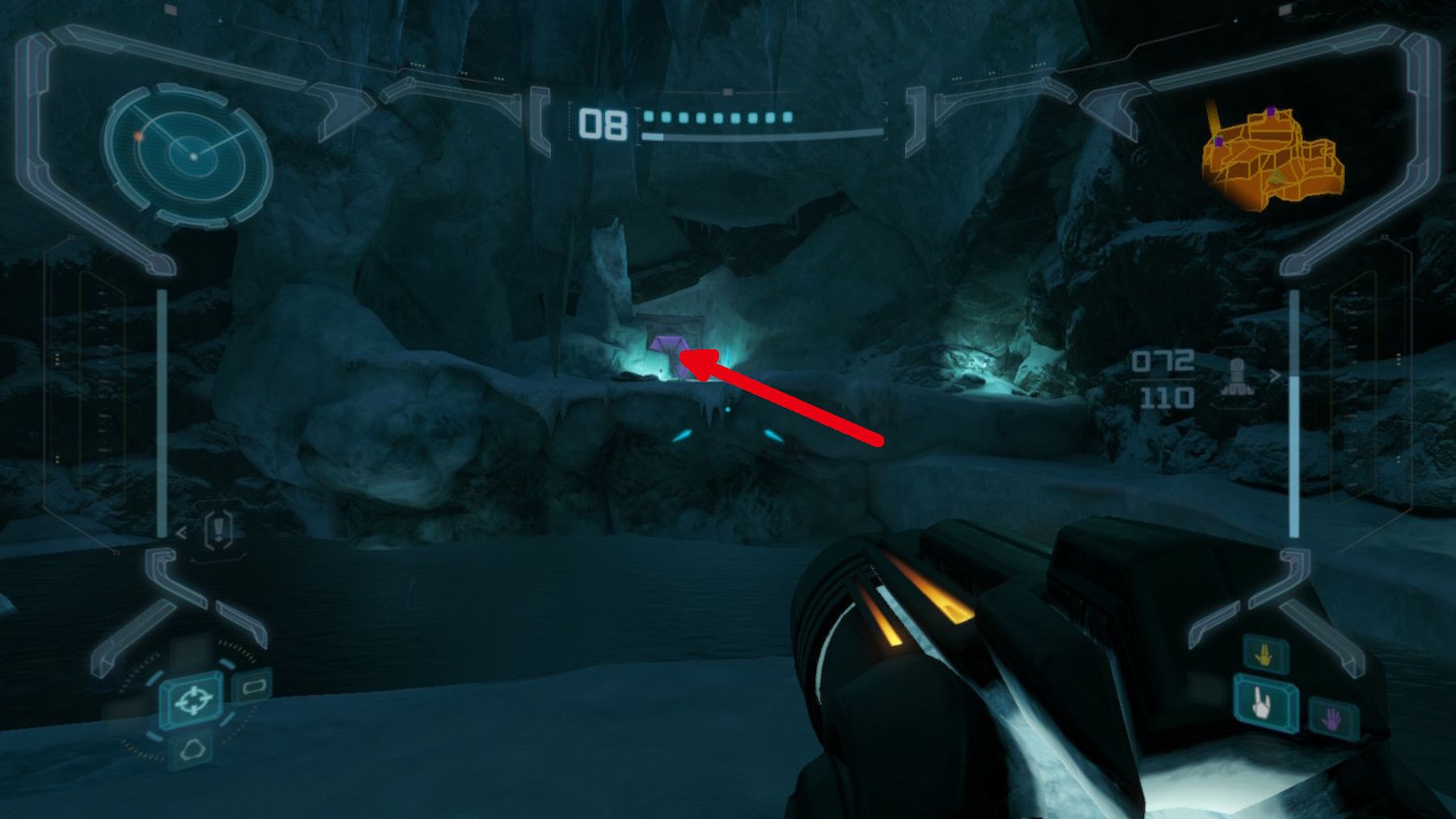Click the oval visor icon beside the crosshair
This screenshot has width=1456, height=819.
(254, 686)
